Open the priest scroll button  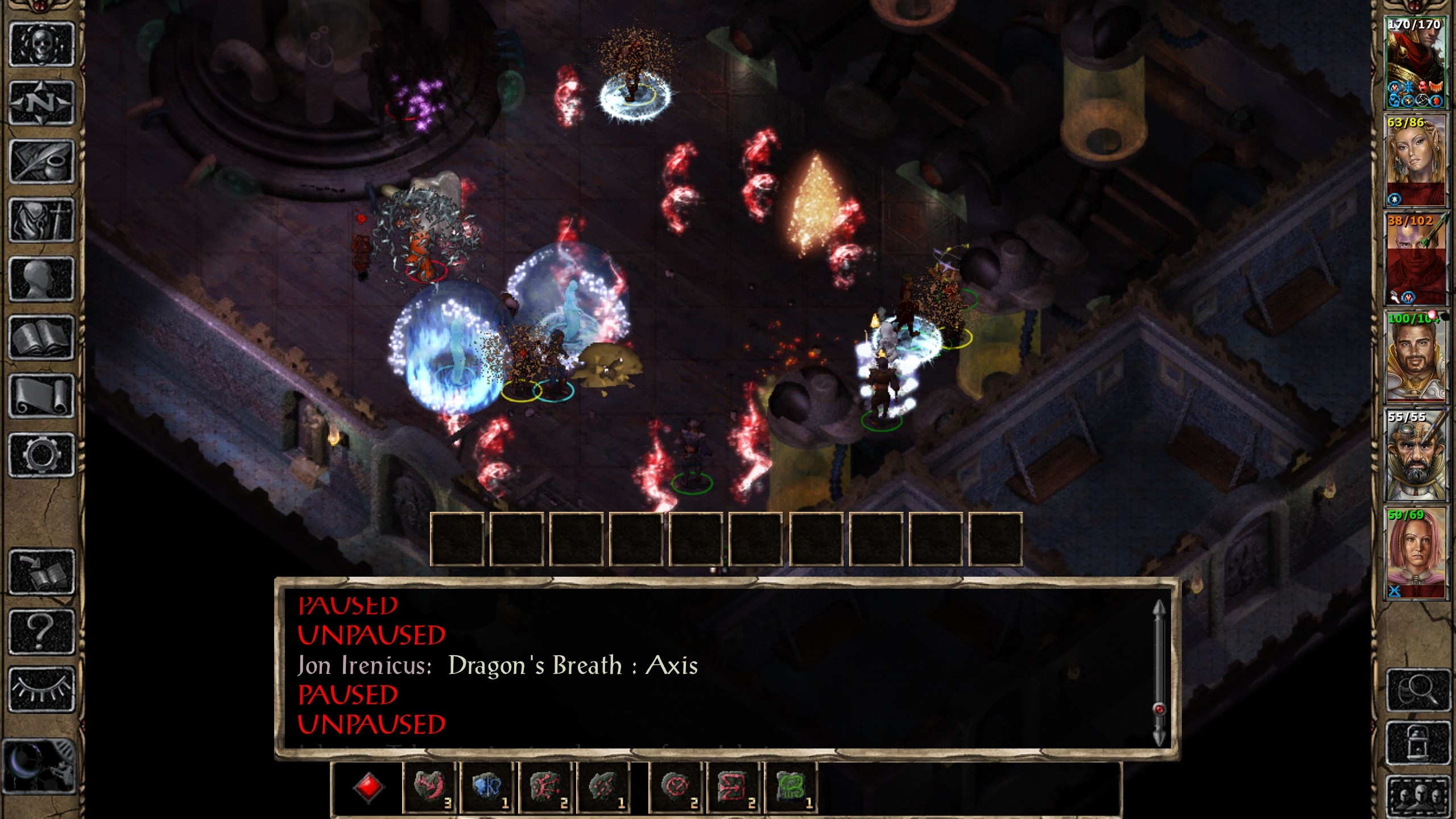pyautogui.click(x=42, y=396)
